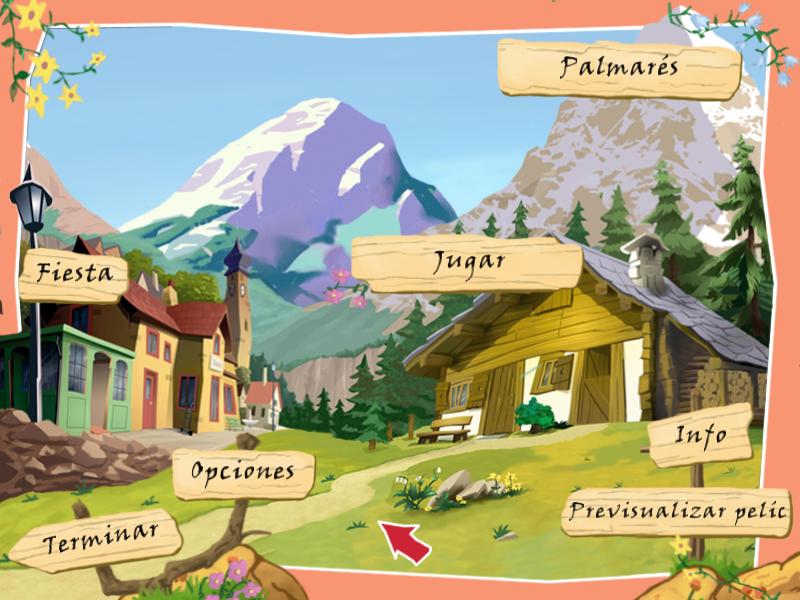Select the Fiesta party mode sign

pos(74,273)
